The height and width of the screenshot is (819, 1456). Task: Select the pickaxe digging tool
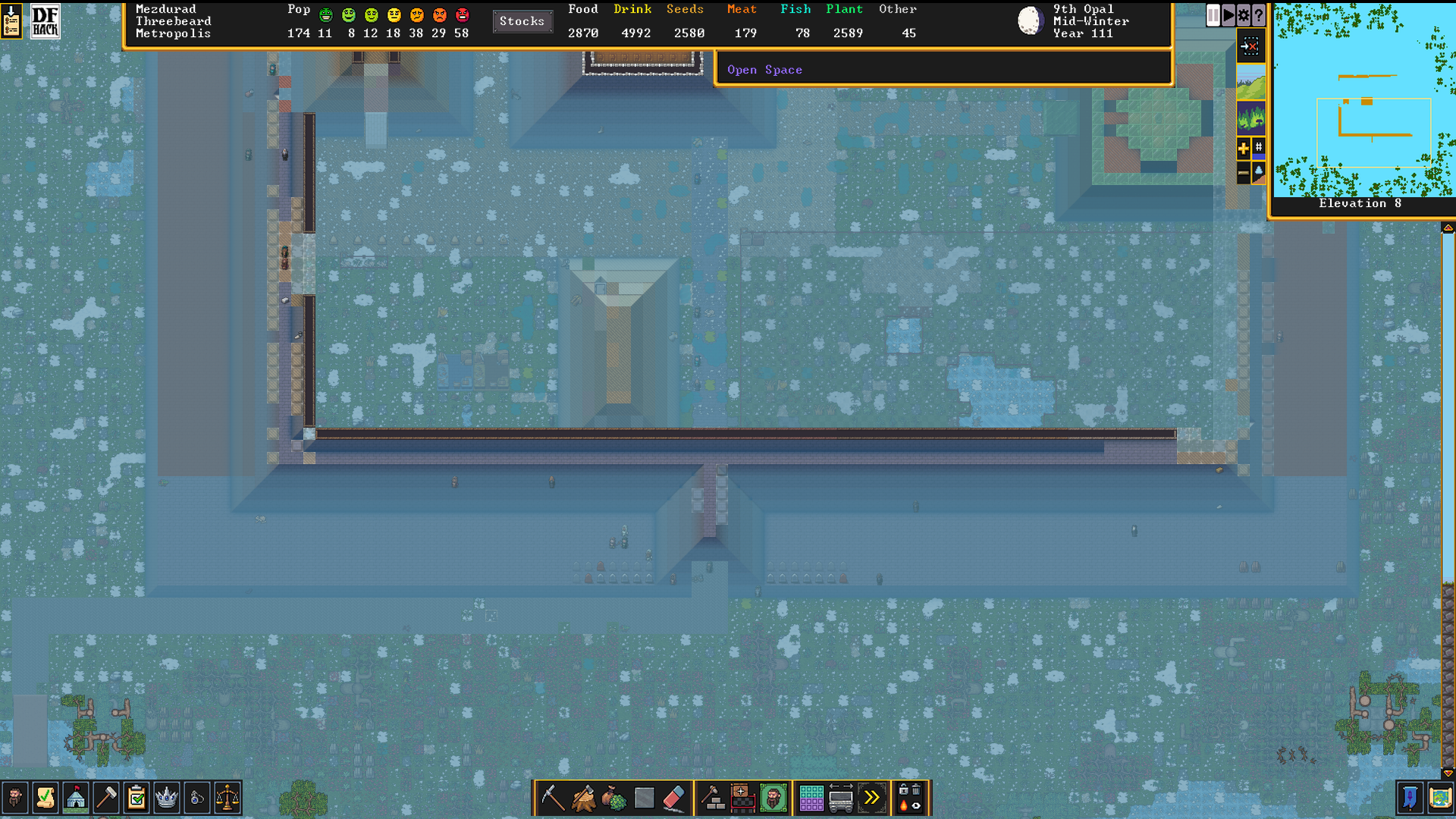tap(552, 798)
